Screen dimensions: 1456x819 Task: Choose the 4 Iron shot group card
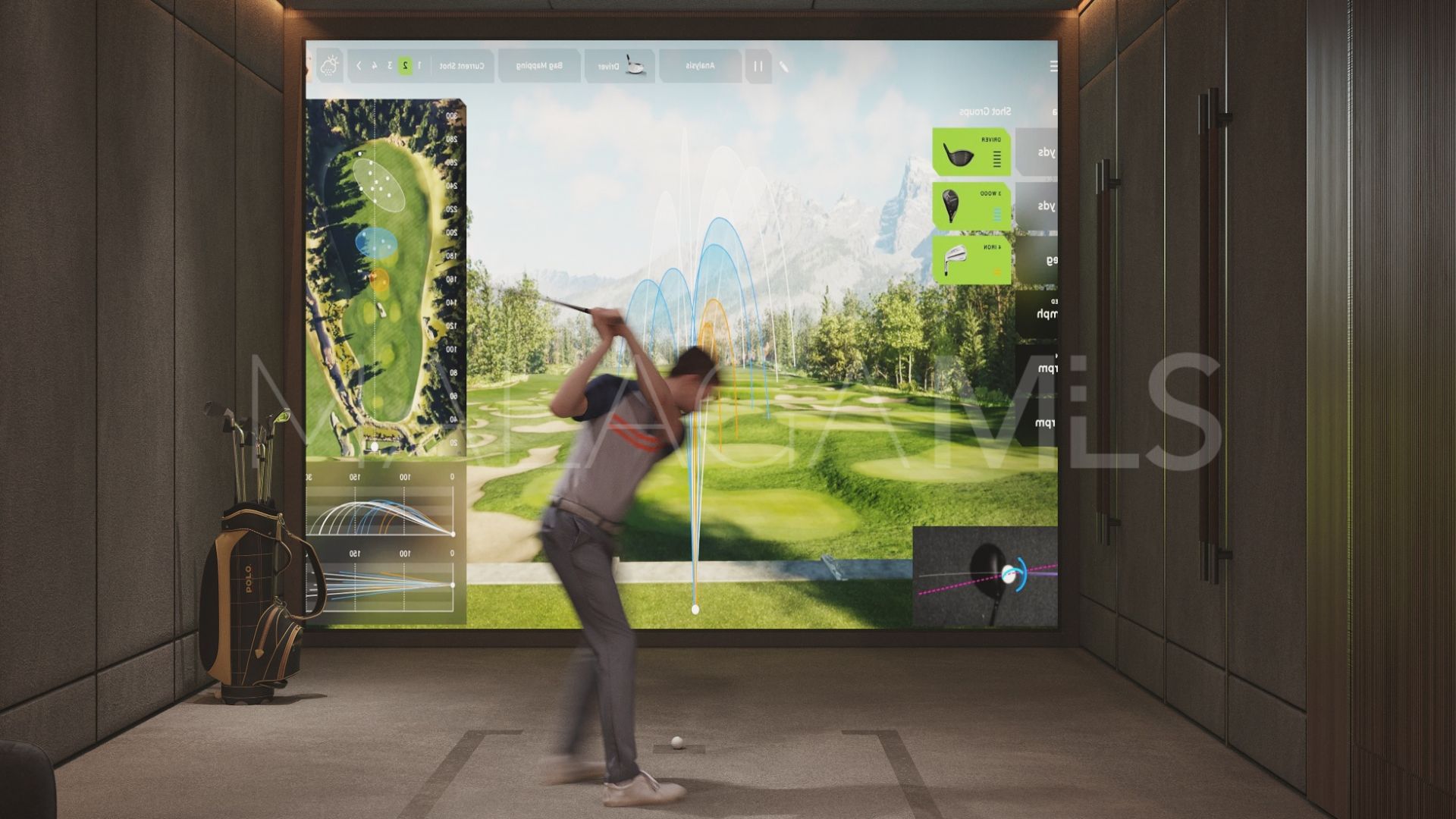coord(971,259)
